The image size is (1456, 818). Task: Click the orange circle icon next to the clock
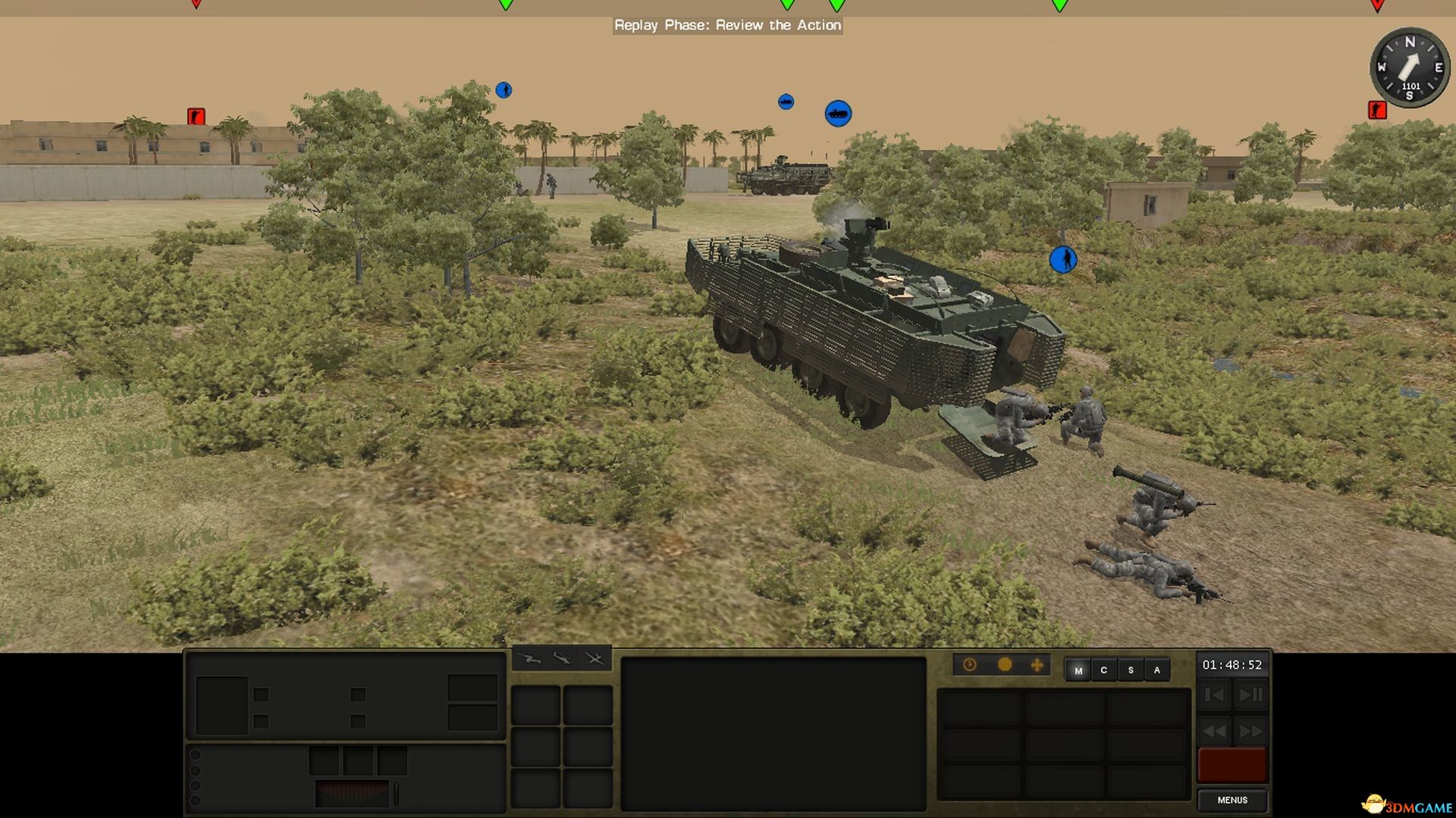point(1006,664)
